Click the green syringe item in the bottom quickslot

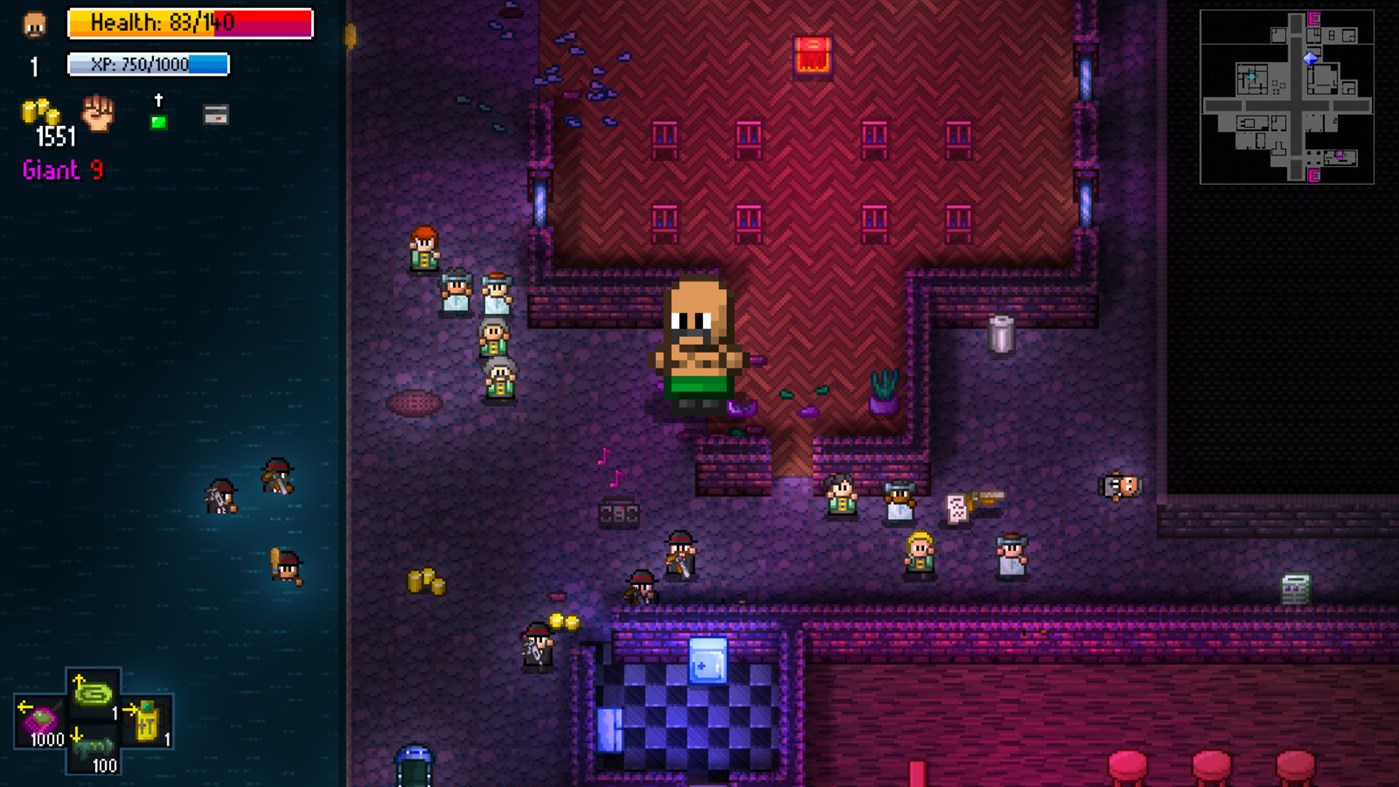94,752
